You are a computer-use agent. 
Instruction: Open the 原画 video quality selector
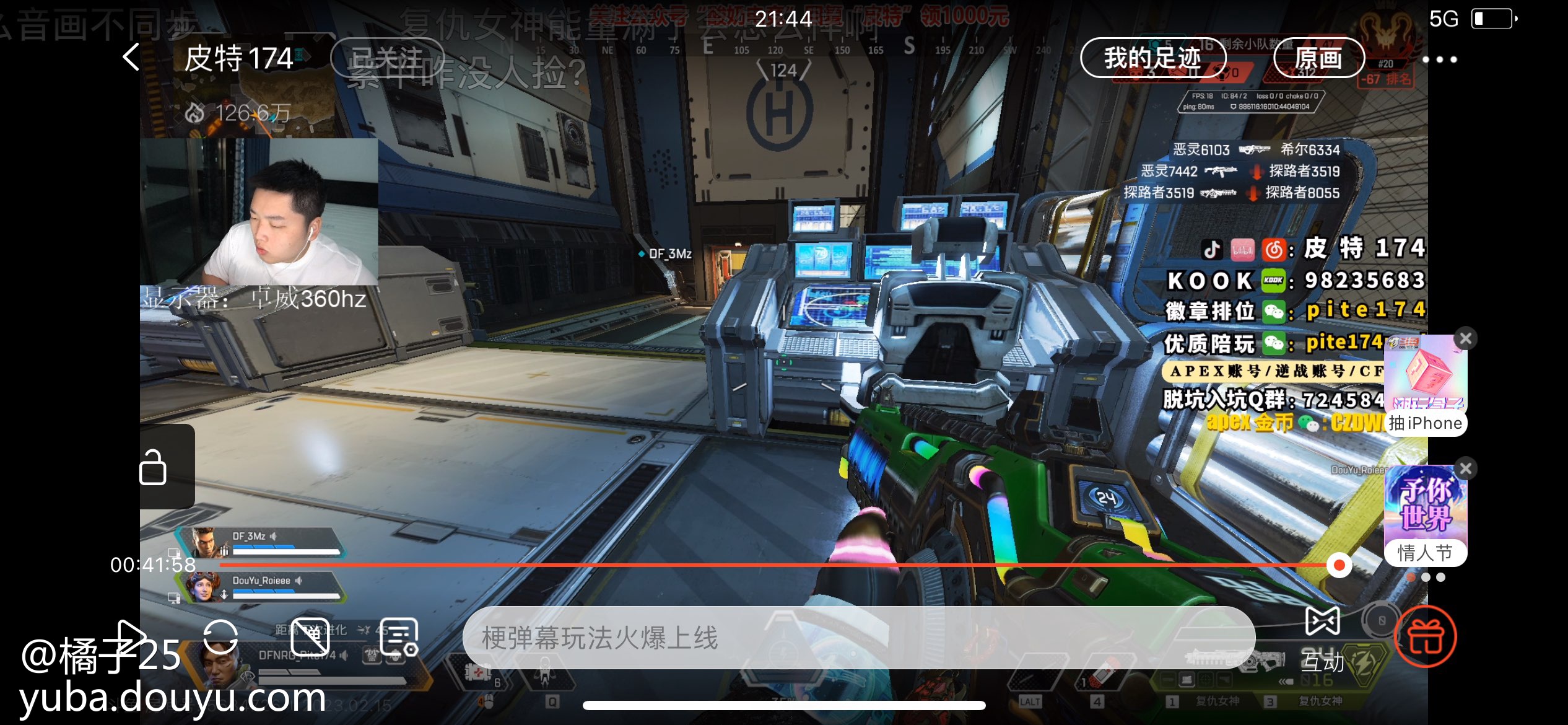1318,58
